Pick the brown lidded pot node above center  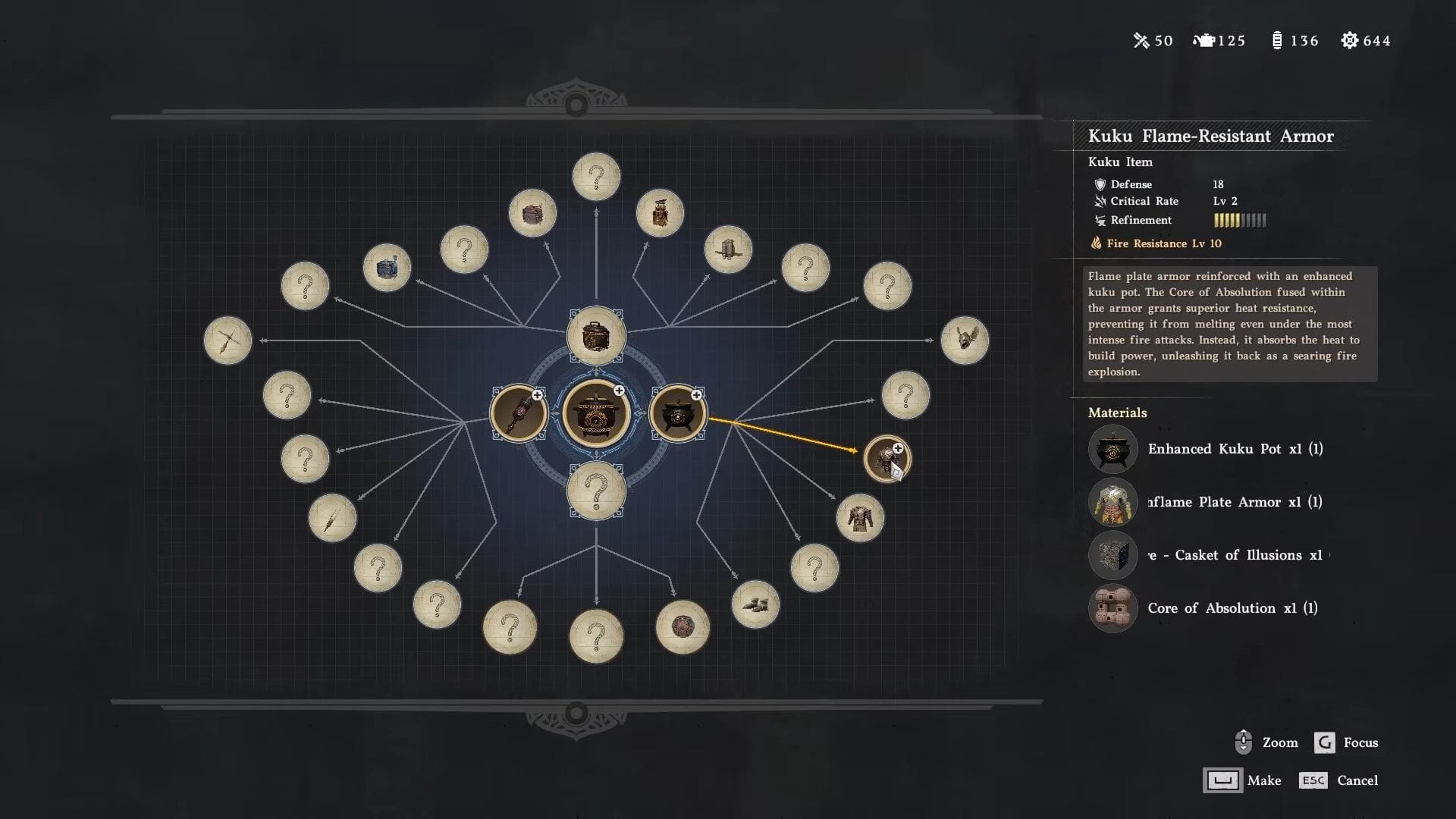tap(596, 335)
